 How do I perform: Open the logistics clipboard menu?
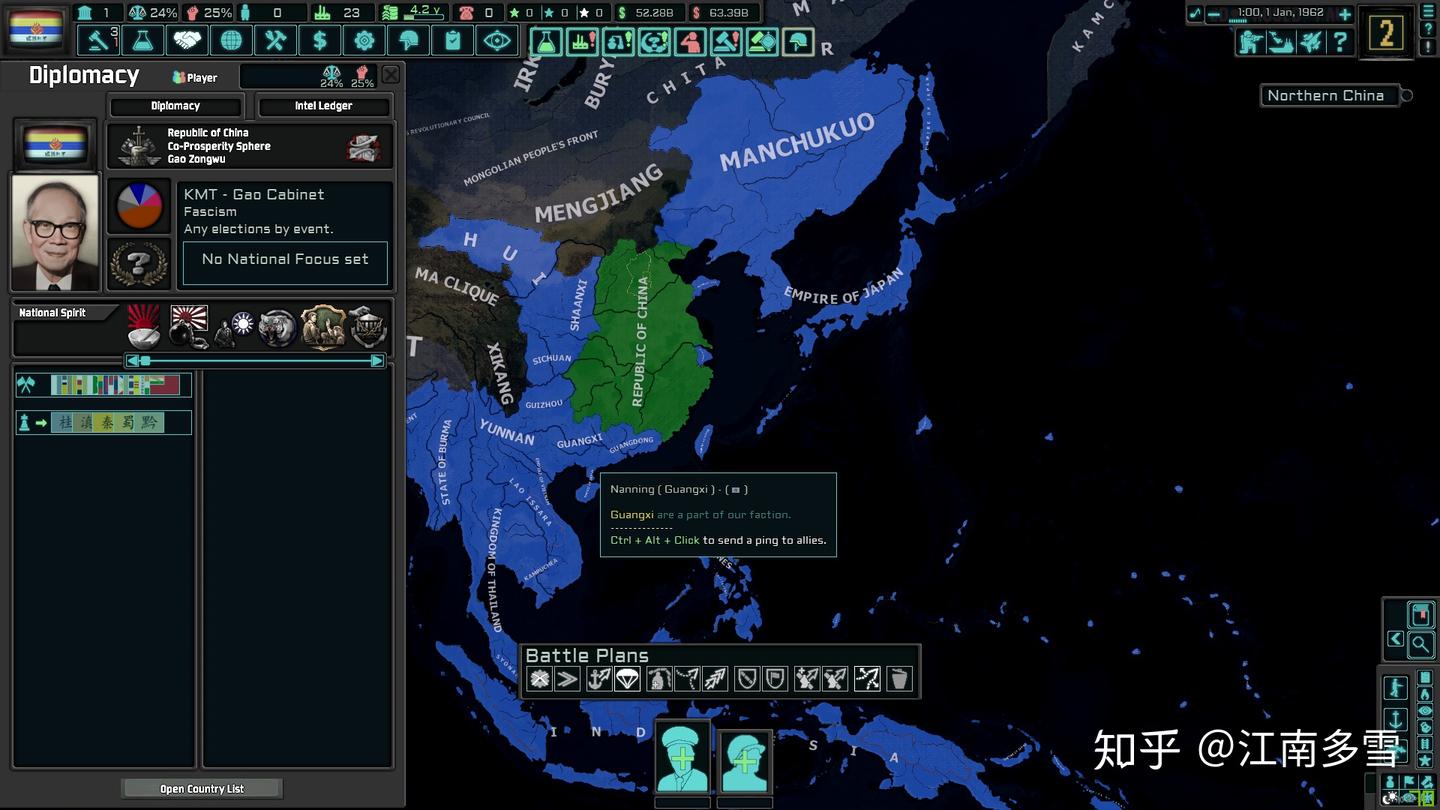(452, 41)
